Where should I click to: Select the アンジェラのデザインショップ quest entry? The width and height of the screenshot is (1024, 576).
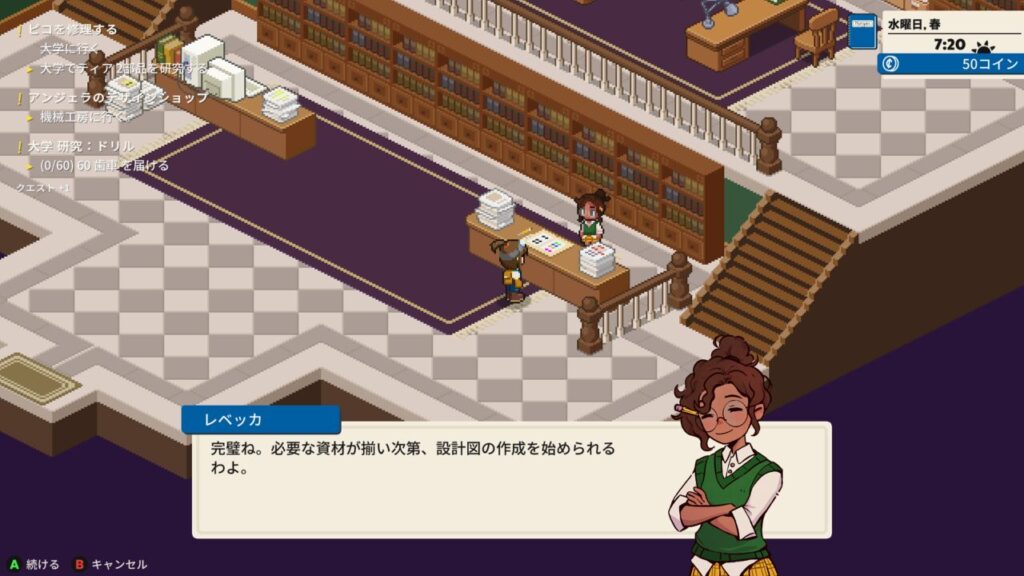tap(118, 97)
